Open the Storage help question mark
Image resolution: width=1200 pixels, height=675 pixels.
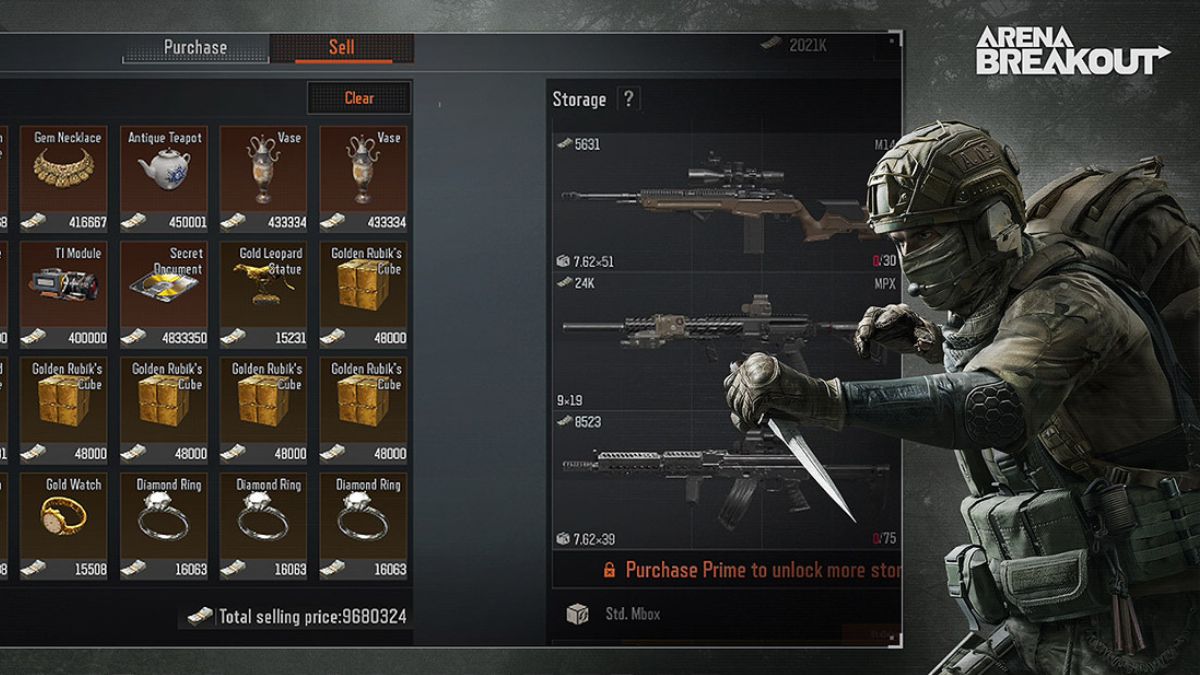click(x=628, y=99)
